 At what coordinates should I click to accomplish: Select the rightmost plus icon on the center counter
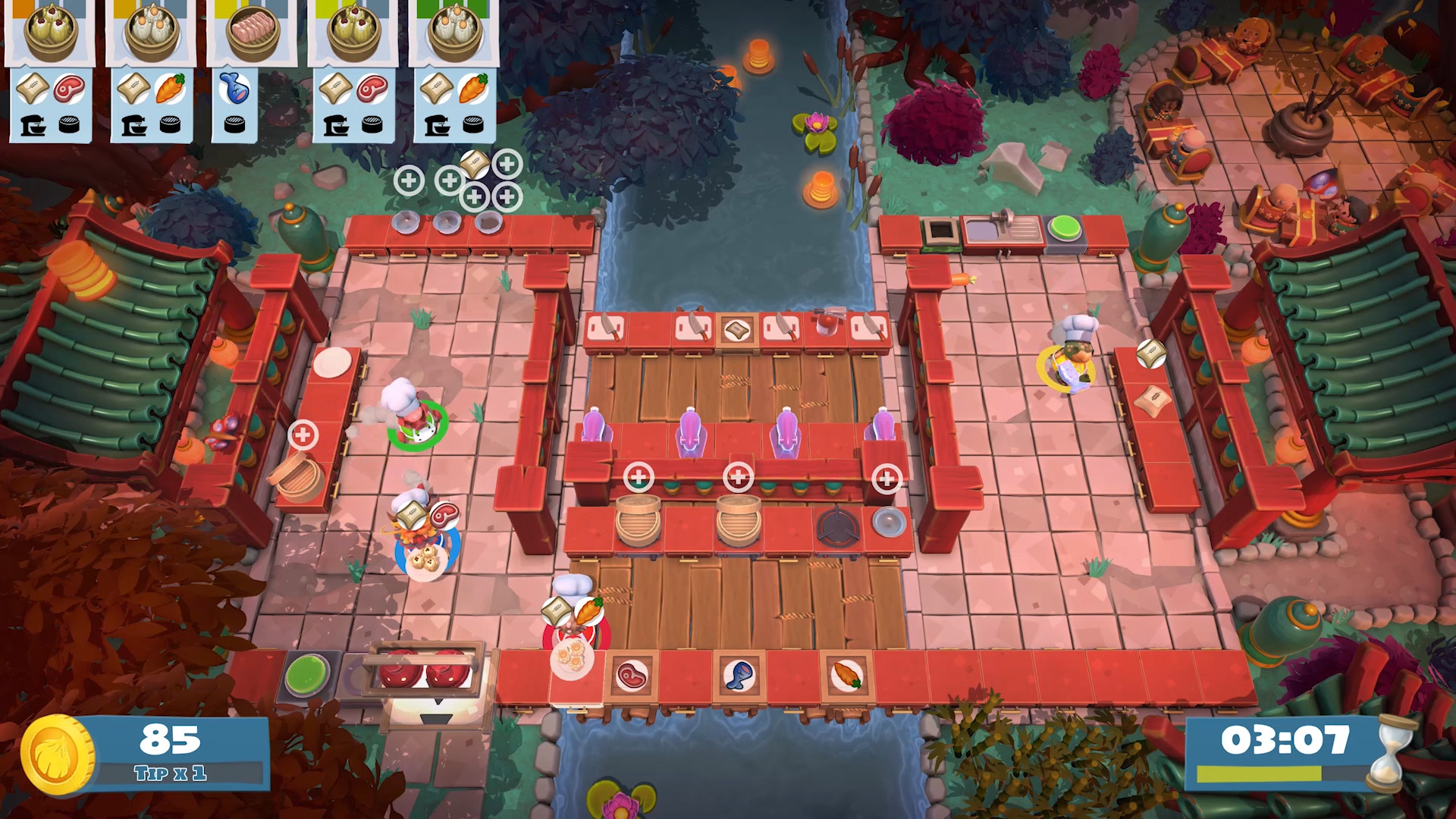(x=886, y=479)
